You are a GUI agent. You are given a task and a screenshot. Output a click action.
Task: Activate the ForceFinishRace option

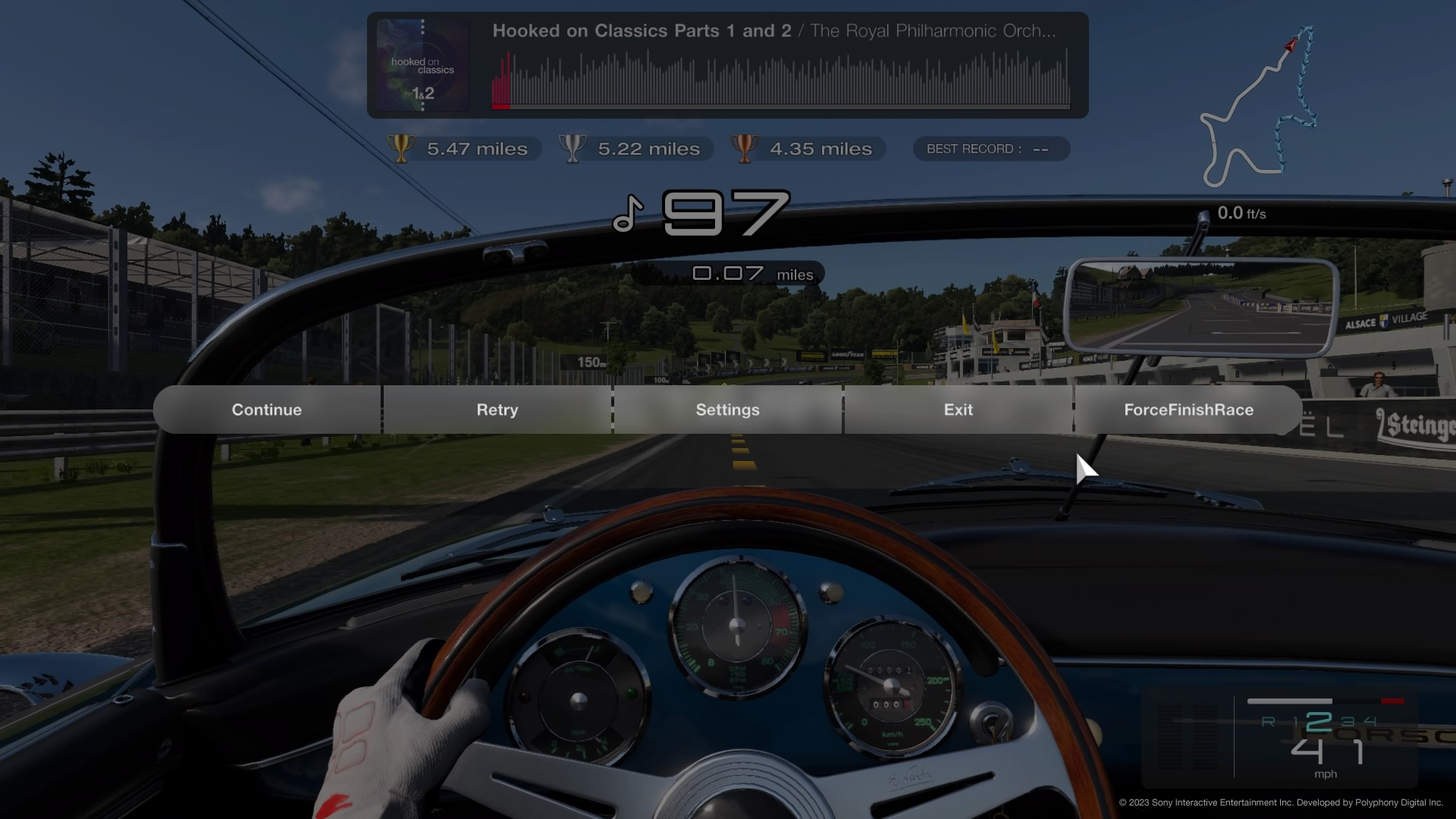pyautogui.click(x=1188, y=409)
